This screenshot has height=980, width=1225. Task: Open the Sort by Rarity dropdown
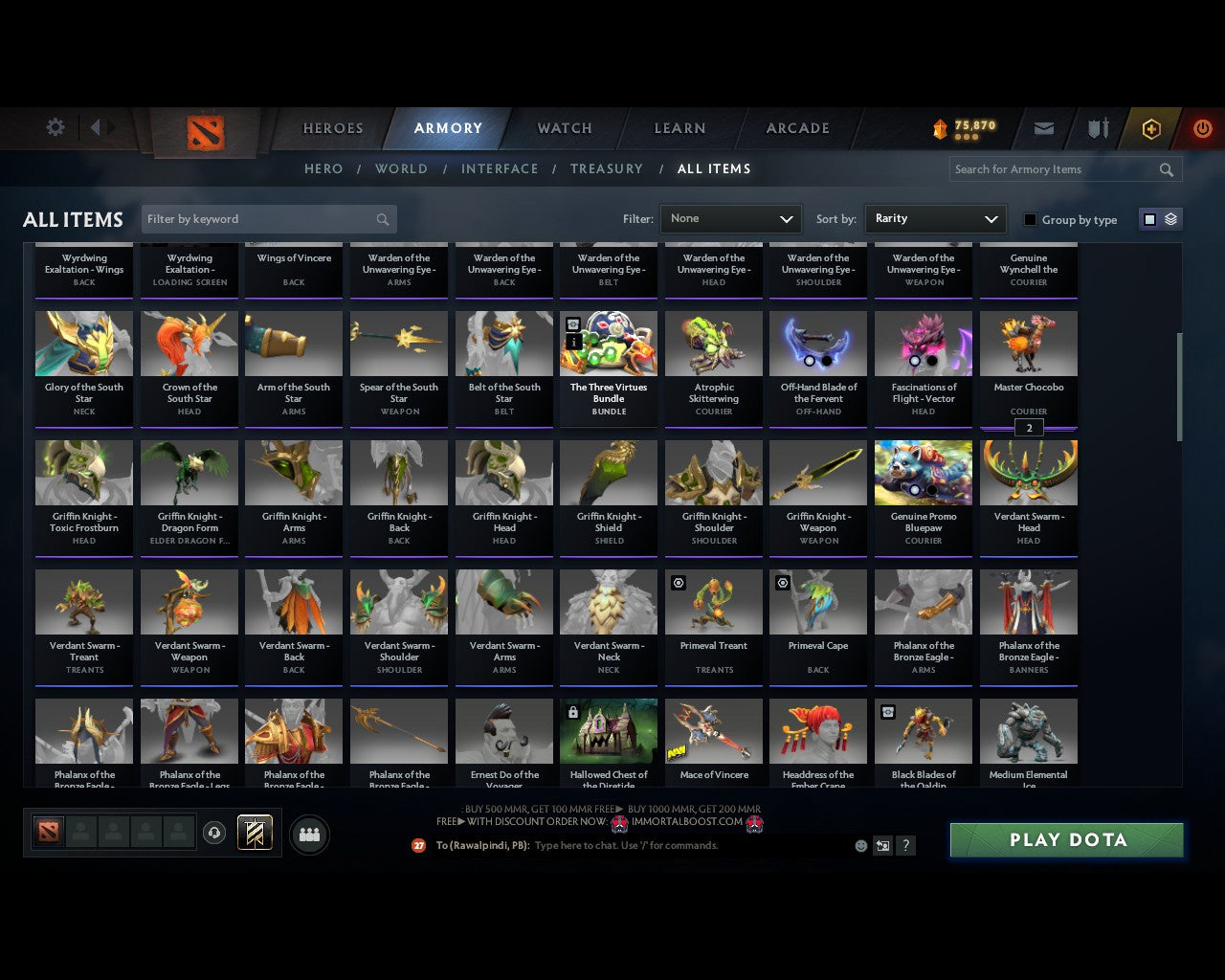click(x=935, y=219)
